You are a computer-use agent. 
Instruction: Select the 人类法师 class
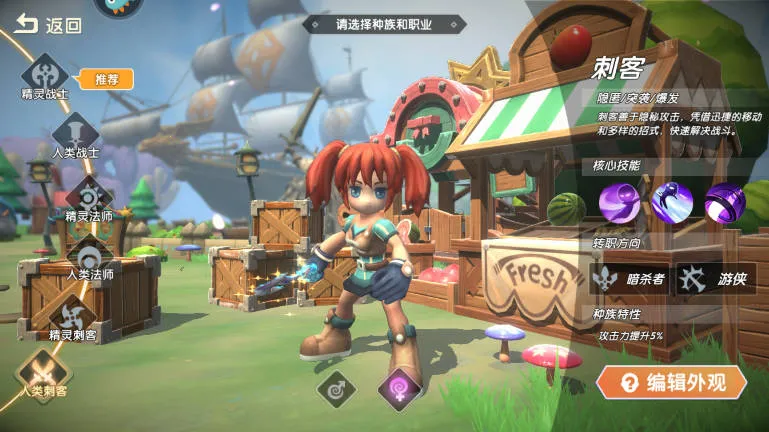(x=89, y=254)
